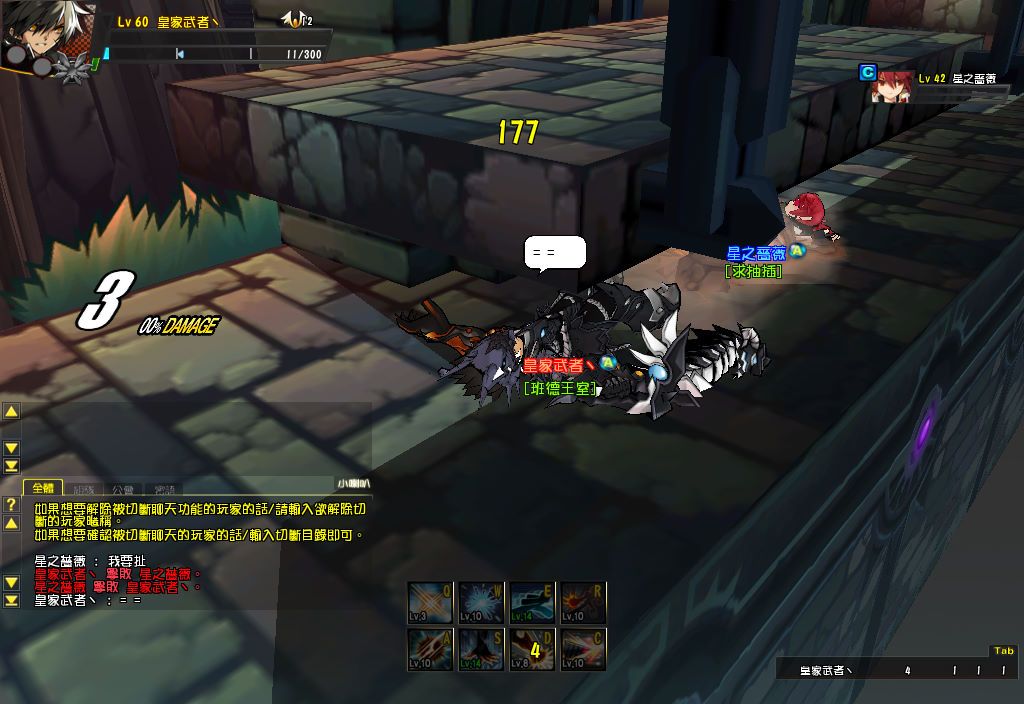Use the S skill at Lv.14
This screenshot has width=1024, height=704.
[x=482, y=649]
